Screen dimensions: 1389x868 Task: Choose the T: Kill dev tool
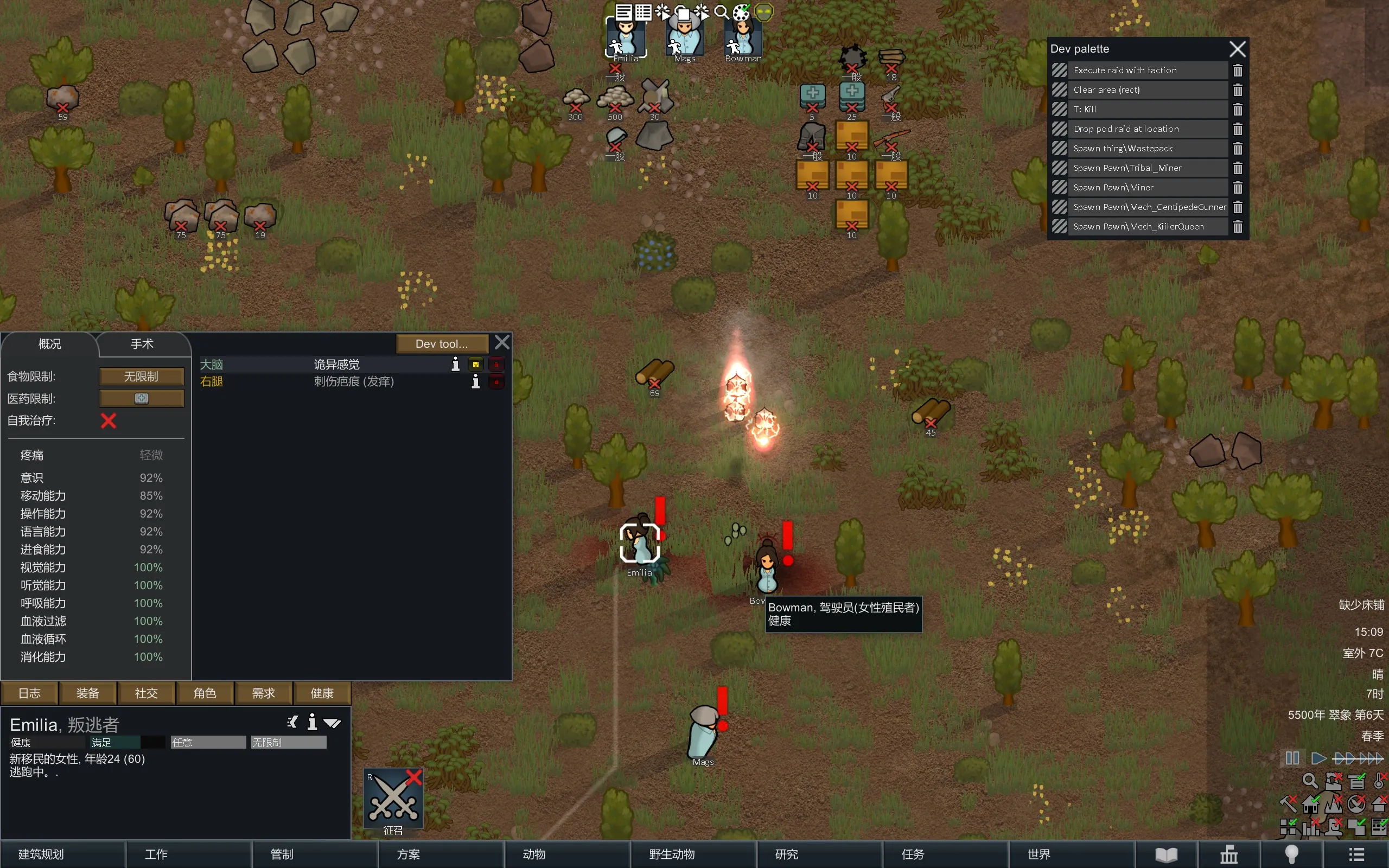point(1147,109)
